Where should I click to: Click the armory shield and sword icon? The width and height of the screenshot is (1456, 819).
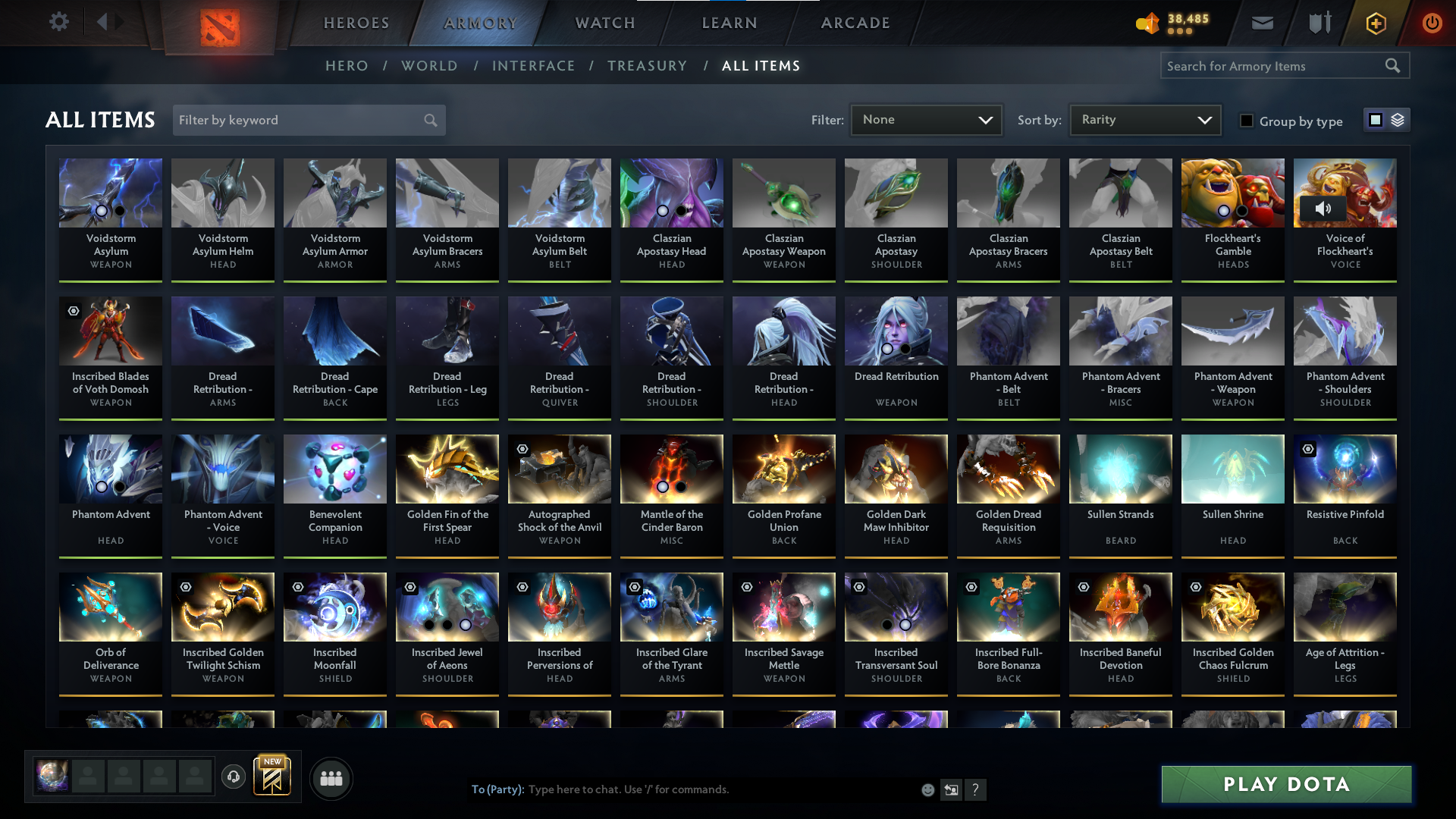click(x=1319, y=23)
